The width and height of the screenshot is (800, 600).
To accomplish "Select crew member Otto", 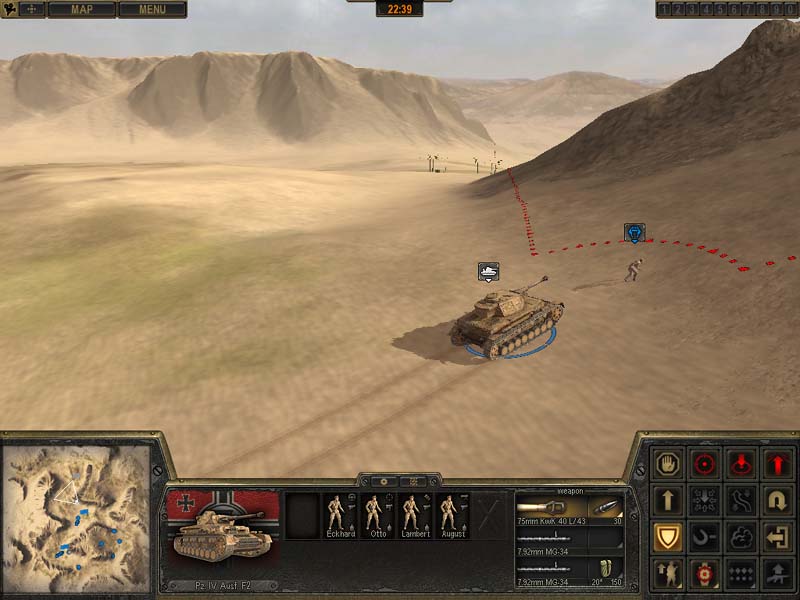I will coord(377,516).
